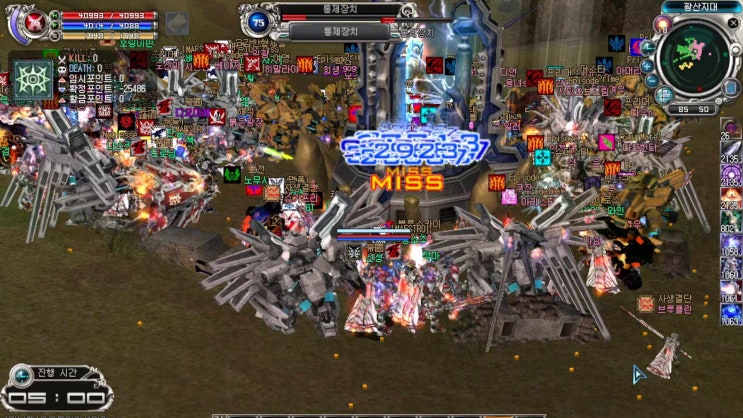Image resolution: width=743 pixels, height=418 pixels.
Task: Activate the quick slot skill showing 1058
Action: 731,245
